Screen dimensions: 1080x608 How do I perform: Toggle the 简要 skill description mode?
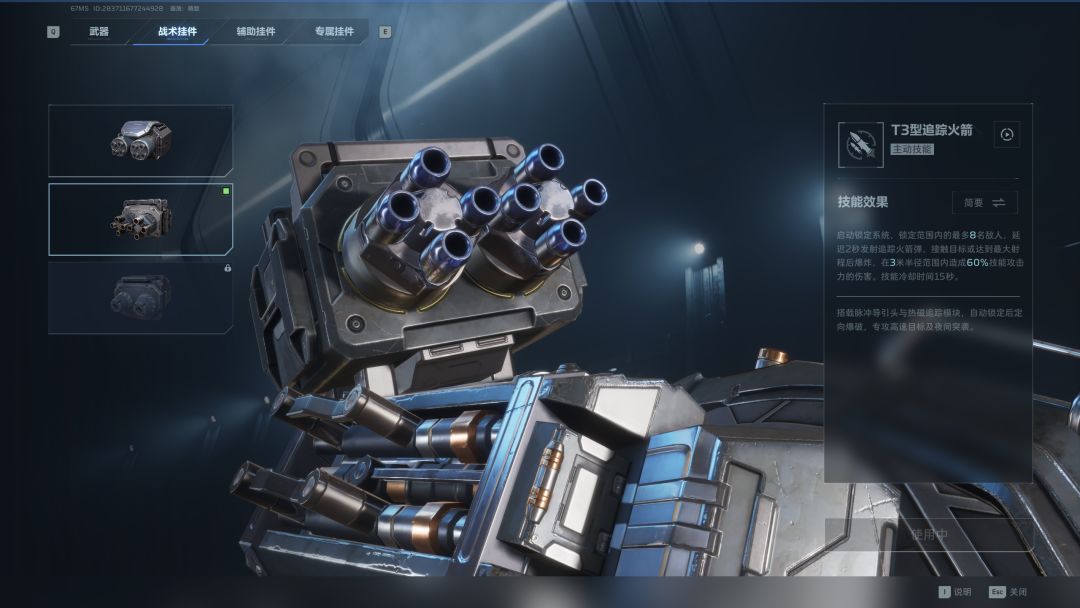985,202
